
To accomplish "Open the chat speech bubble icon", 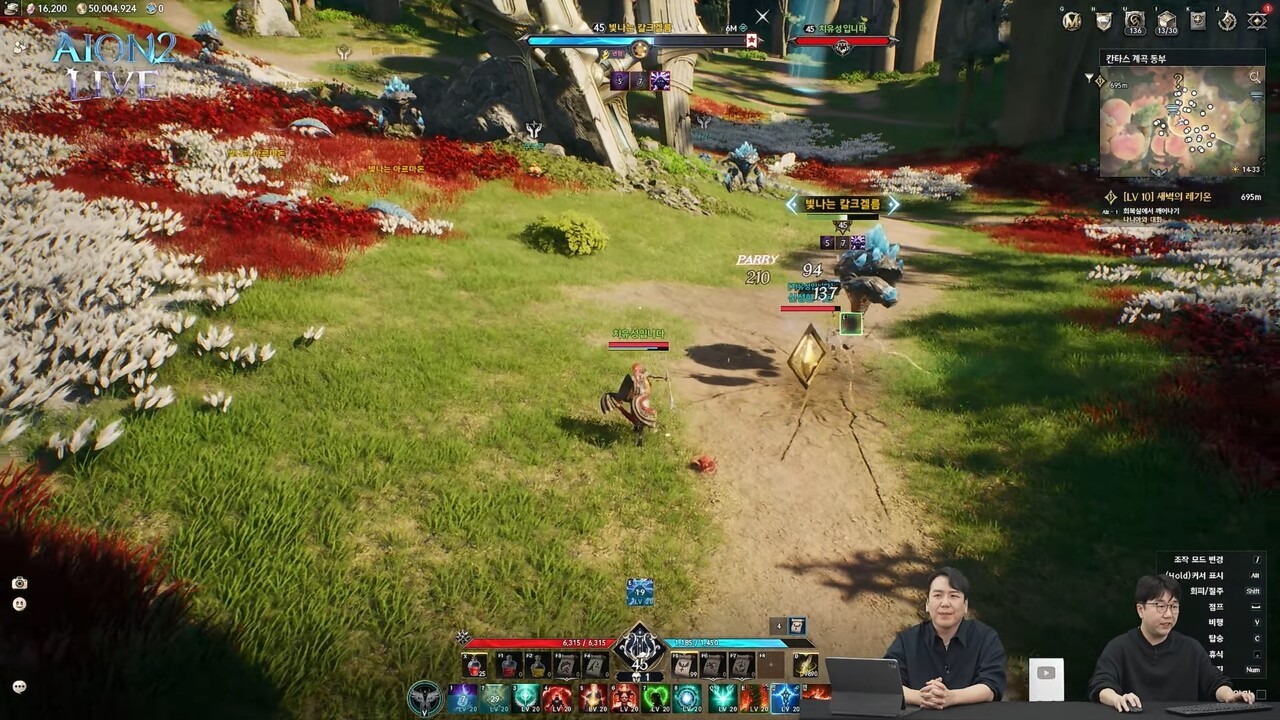I will [19, 686].
